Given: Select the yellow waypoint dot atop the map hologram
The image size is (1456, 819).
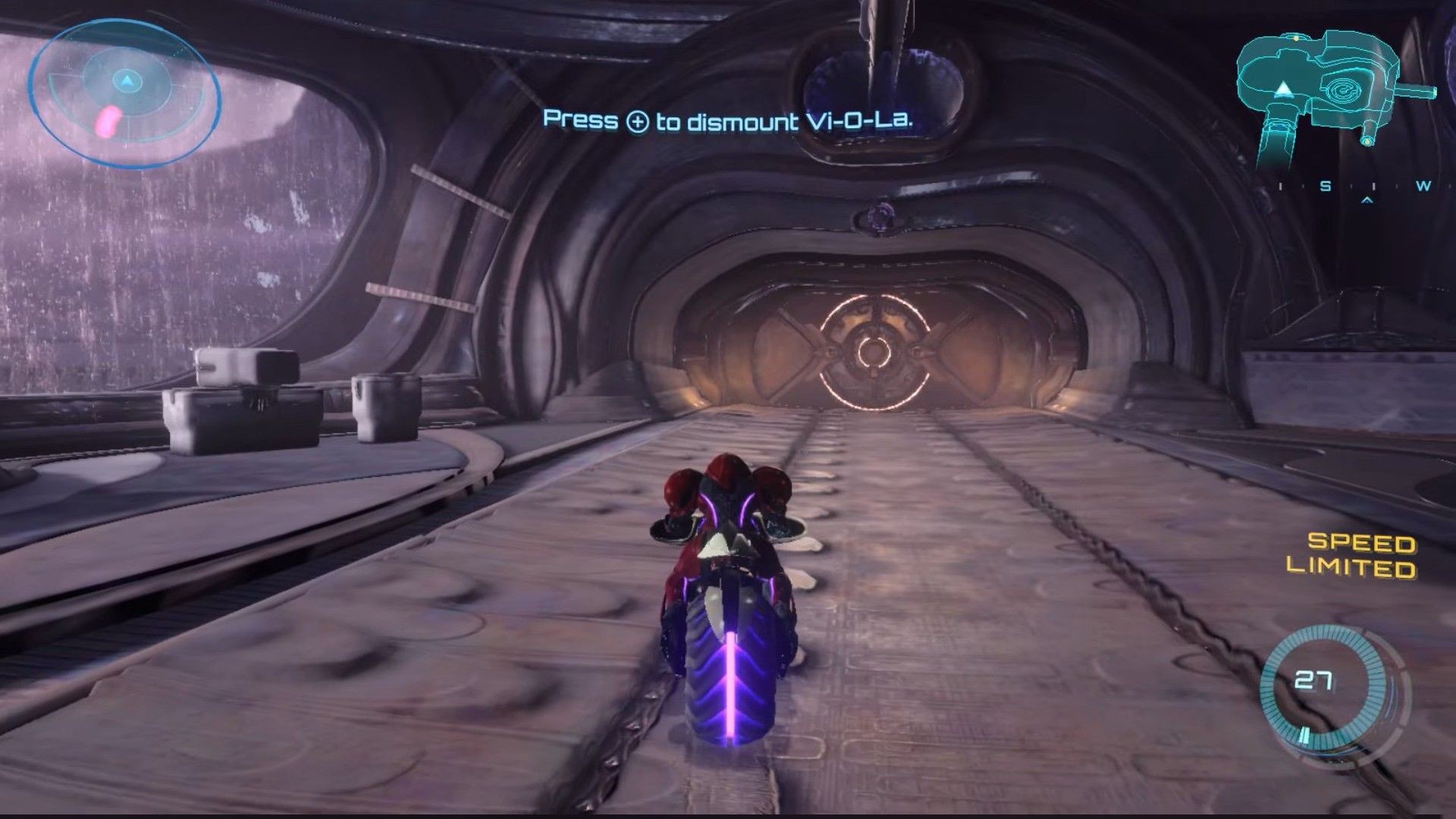Looking at the screenshot, I should [1295, 39].
